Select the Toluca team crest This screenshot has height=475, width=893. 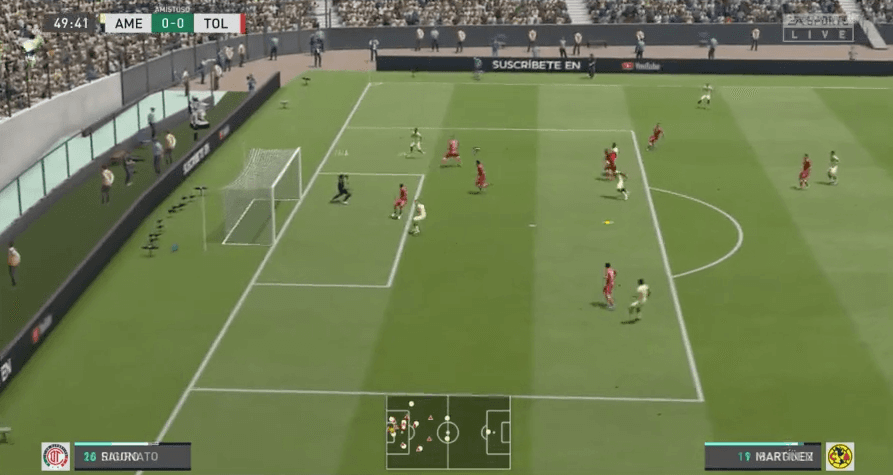click(x=55, y=457)
